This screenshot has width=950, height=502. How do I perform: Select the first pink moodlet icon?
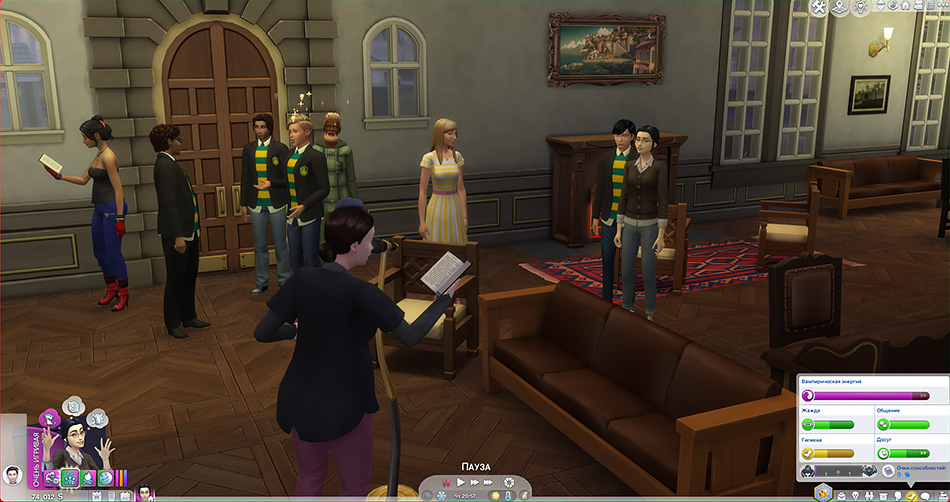pyautogui.click(x=50, y=478)
